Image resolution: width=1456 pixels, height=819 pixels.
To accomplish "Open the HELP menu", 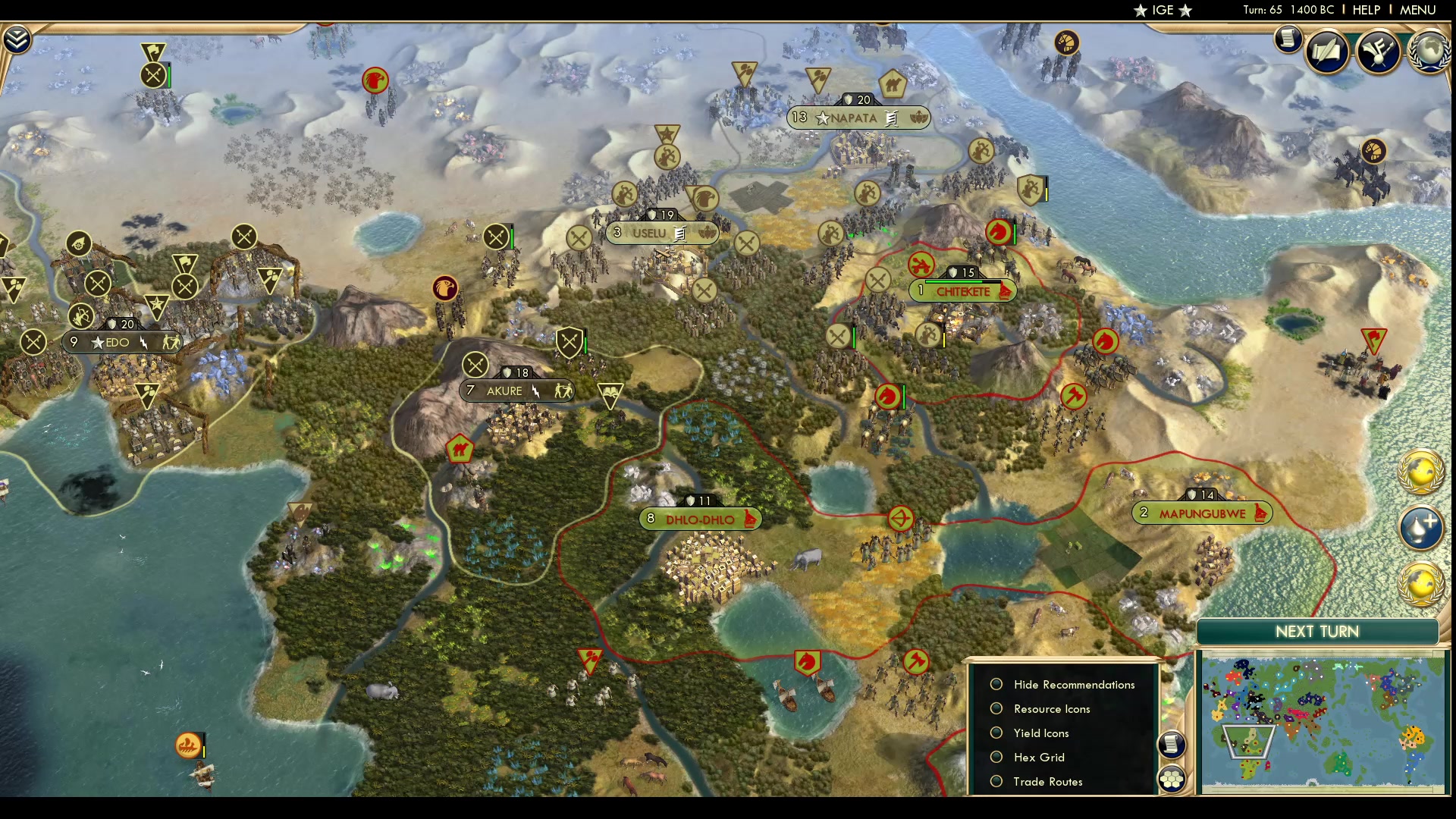I will pos(1365,10).
